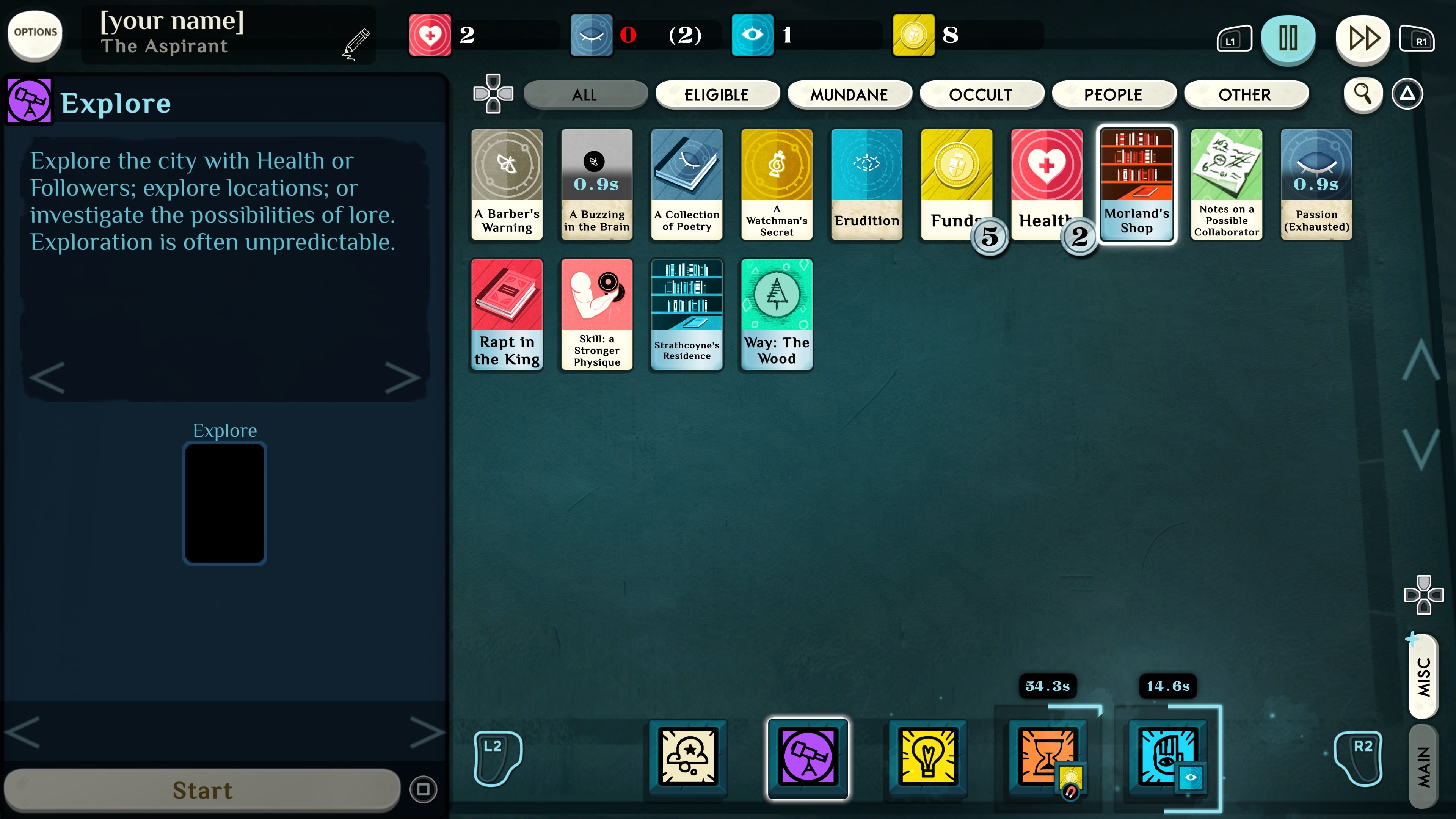Switch to the ELIGIBLE filter tab
1456x819 pixels.
717,94
